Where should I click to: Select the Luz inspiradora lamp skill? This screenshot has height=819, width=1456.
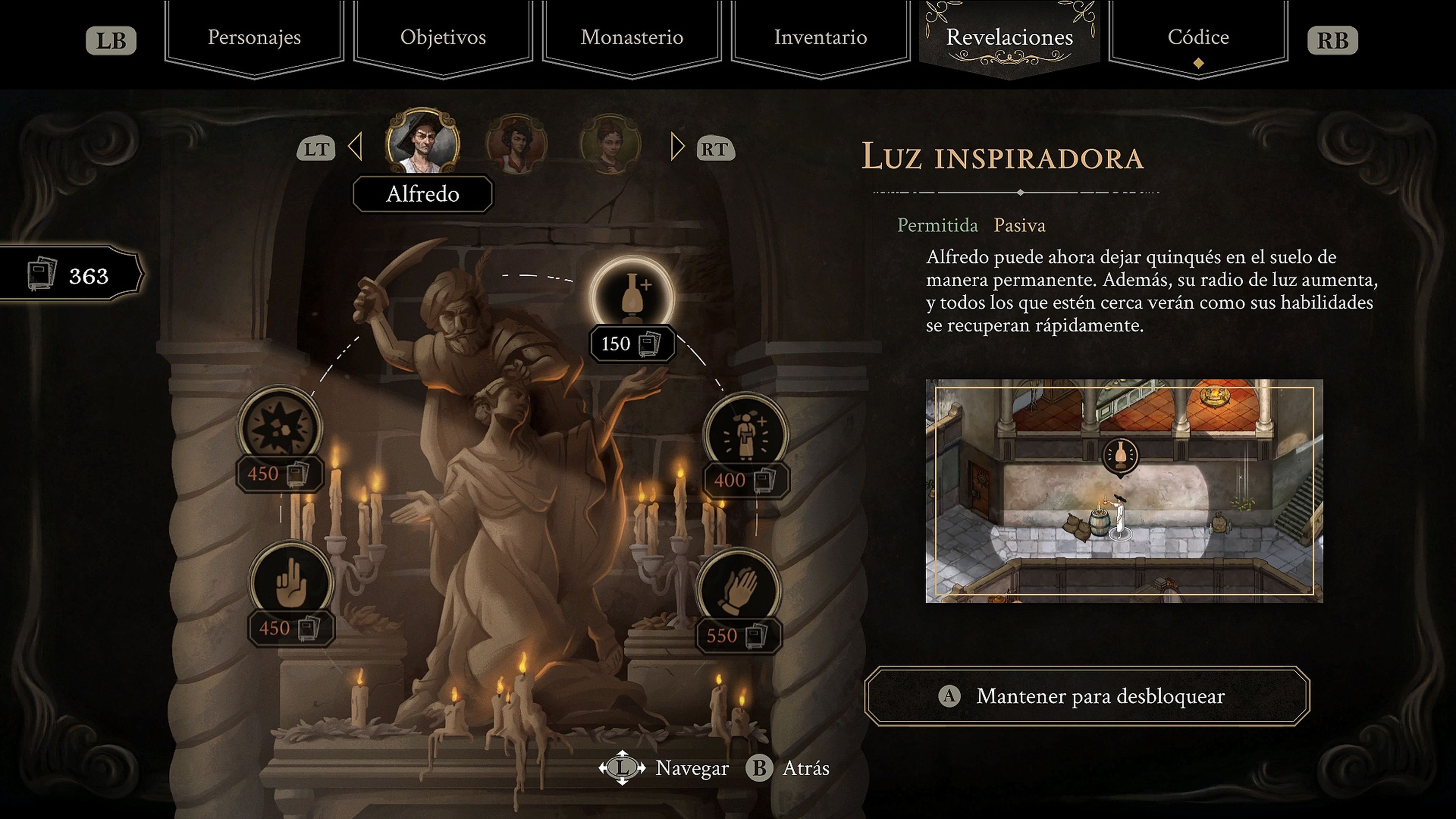(632, 295)
